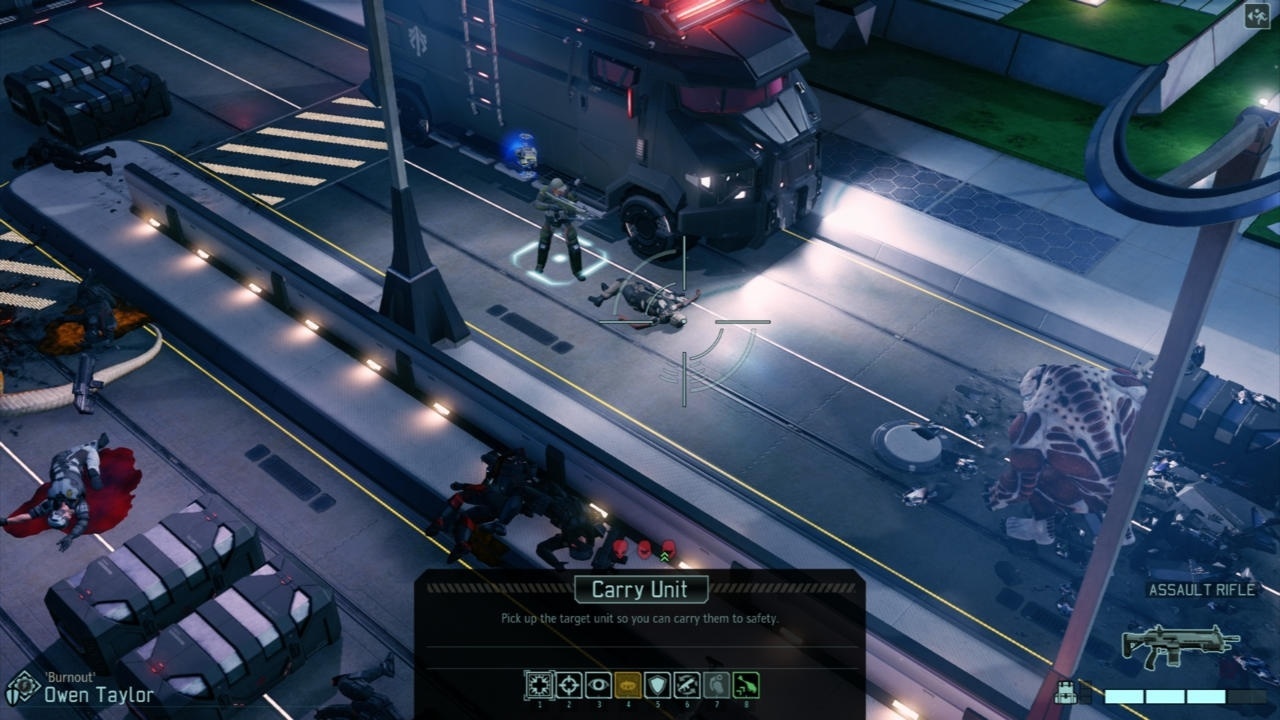Activate the Overwatch eye ability icon
The height and width of the screenshot is (720, 1280).
pyautogui.click(x=597, y=684)
